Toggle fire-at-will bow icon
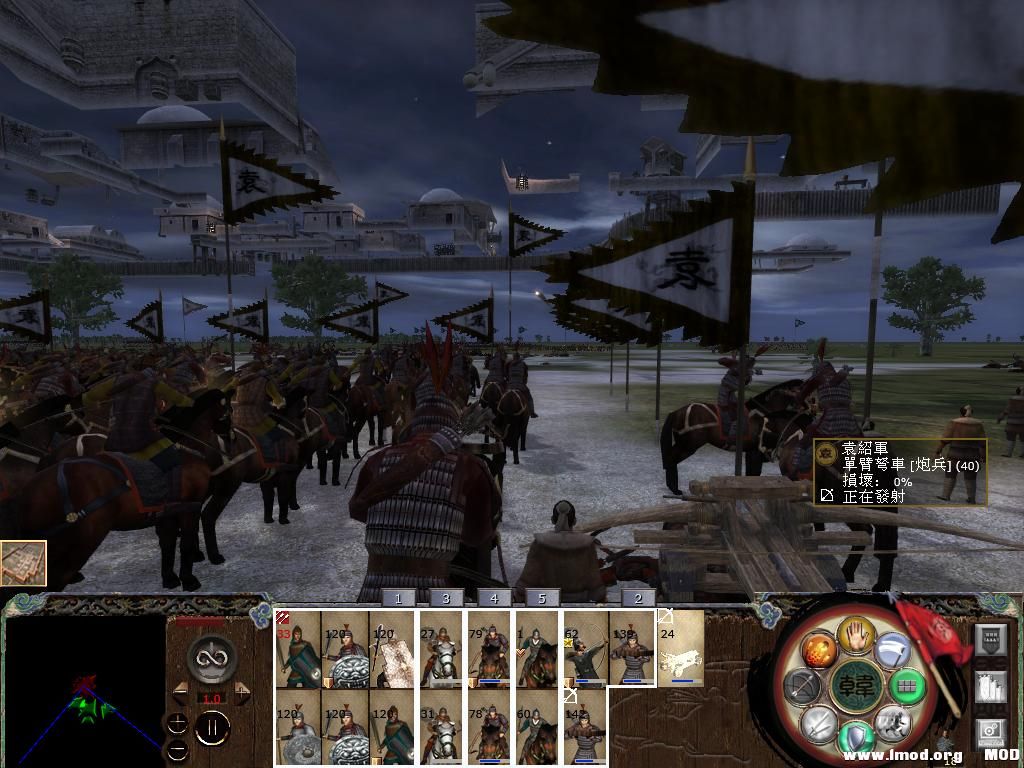 [802, 686]
